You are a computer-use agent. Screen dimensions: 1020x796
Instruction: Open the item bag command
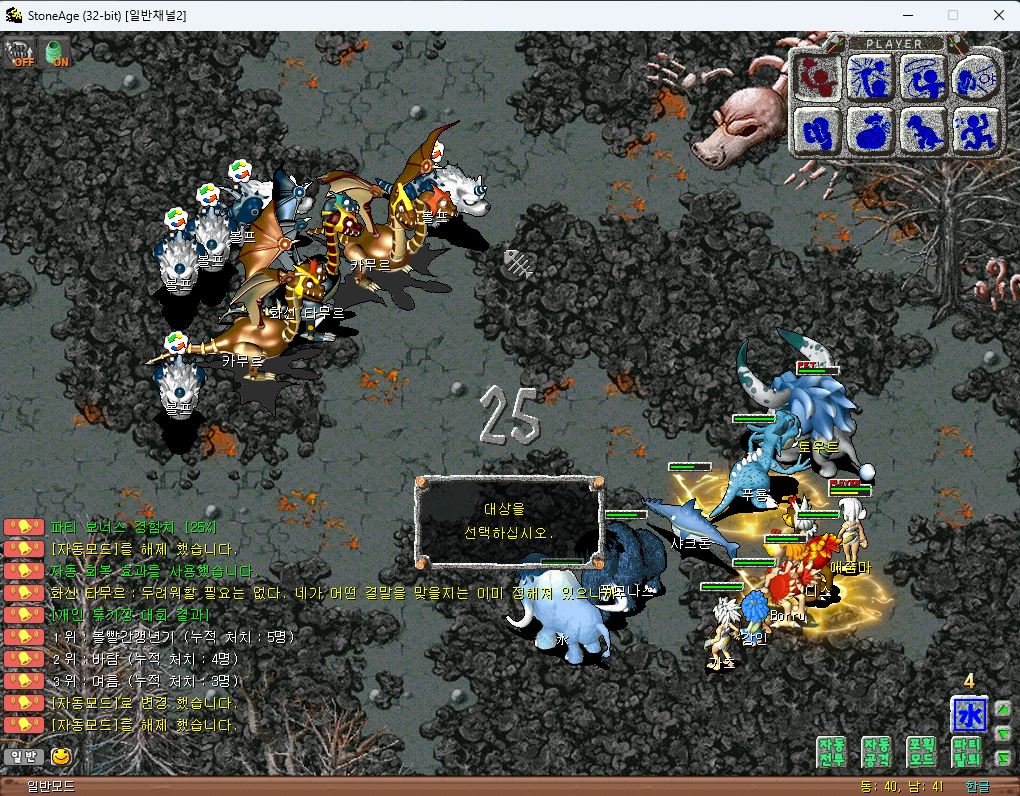click(x=870, y=130)
